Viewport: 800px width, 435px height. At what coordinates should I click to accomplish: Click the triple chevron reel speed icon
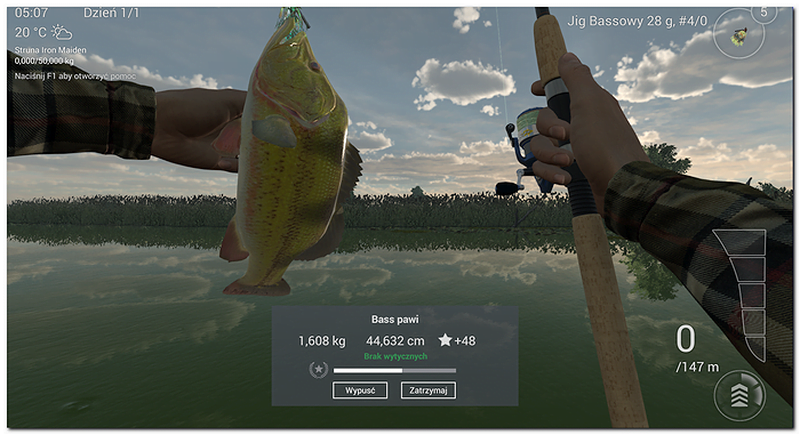[738, 396]
